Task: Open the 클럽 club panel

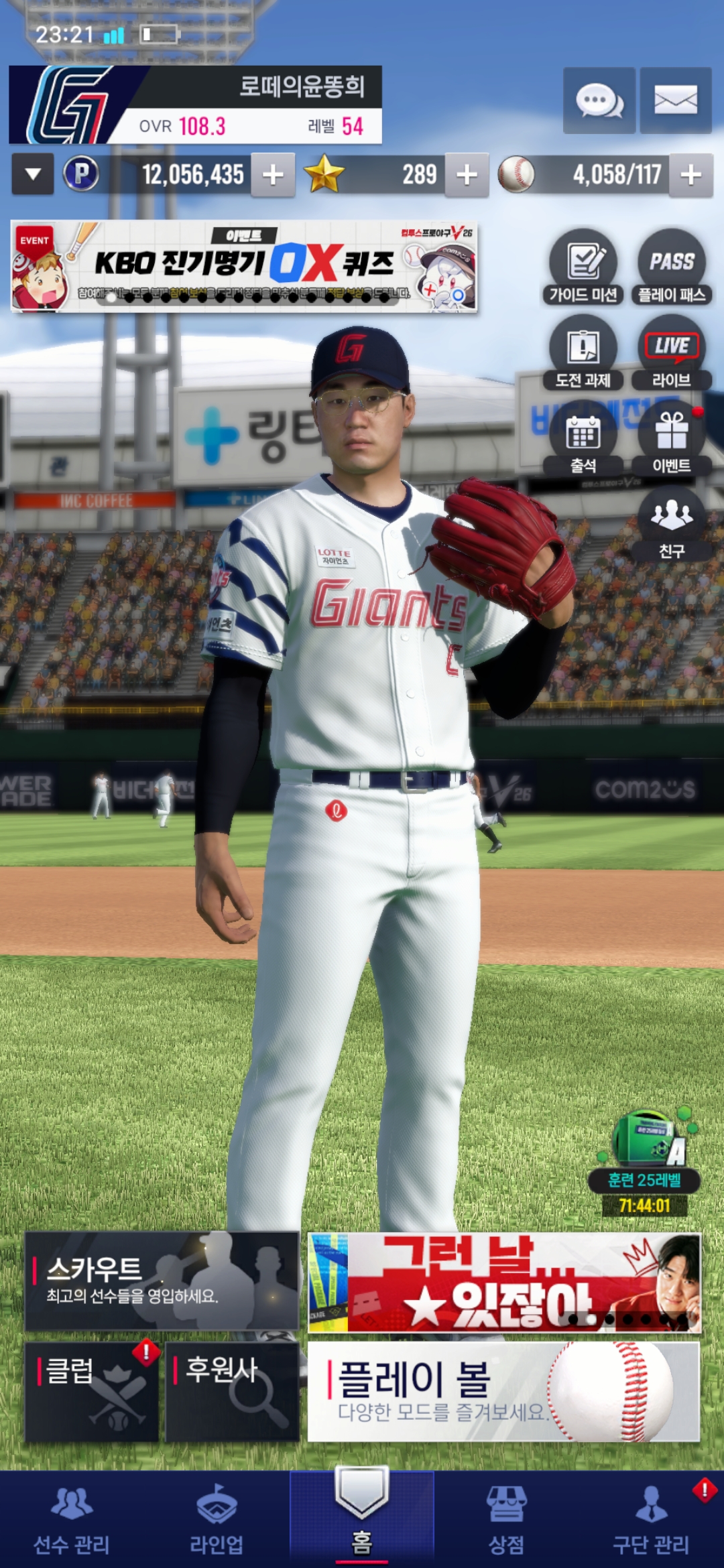Action: 92,1391
